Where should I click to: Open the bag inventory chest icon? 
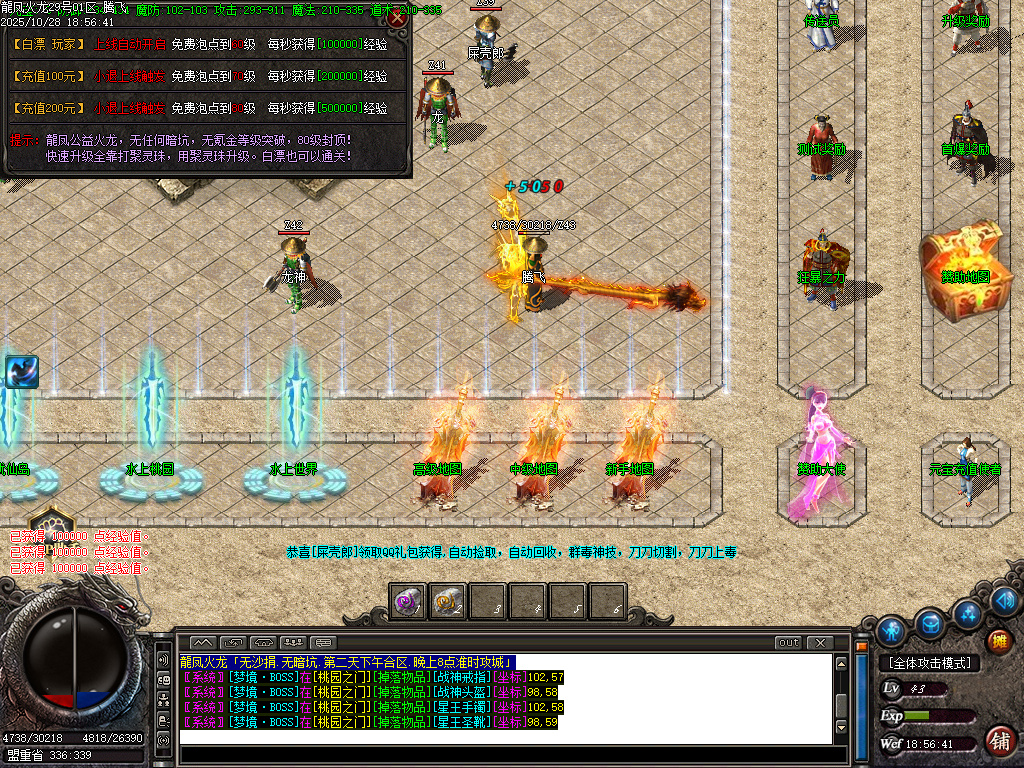point(930,623)
